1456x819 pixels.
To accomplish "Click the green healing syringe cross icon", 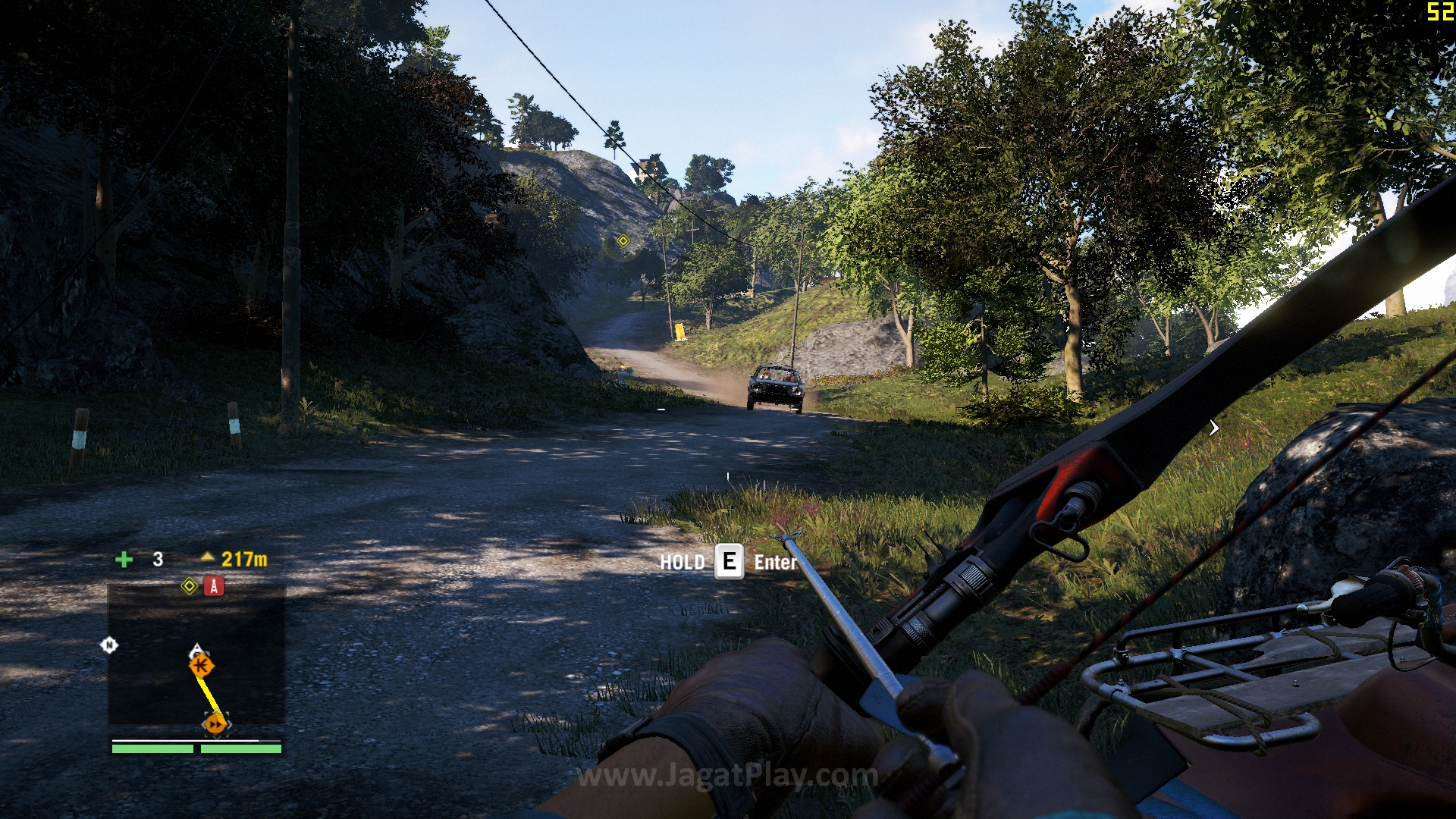I will click(124, 560).
